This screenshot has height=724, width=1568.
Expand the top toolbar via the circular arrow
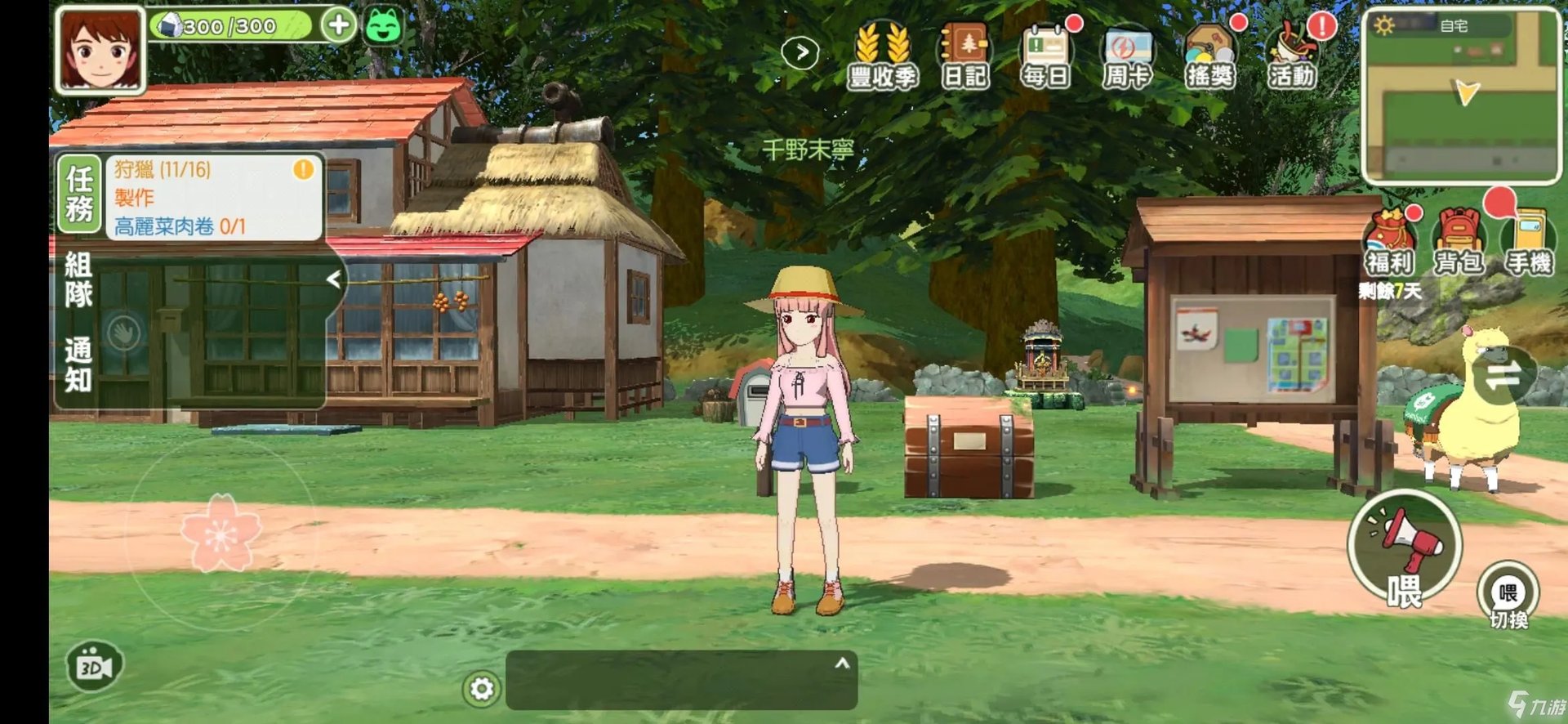coord(802,51)
